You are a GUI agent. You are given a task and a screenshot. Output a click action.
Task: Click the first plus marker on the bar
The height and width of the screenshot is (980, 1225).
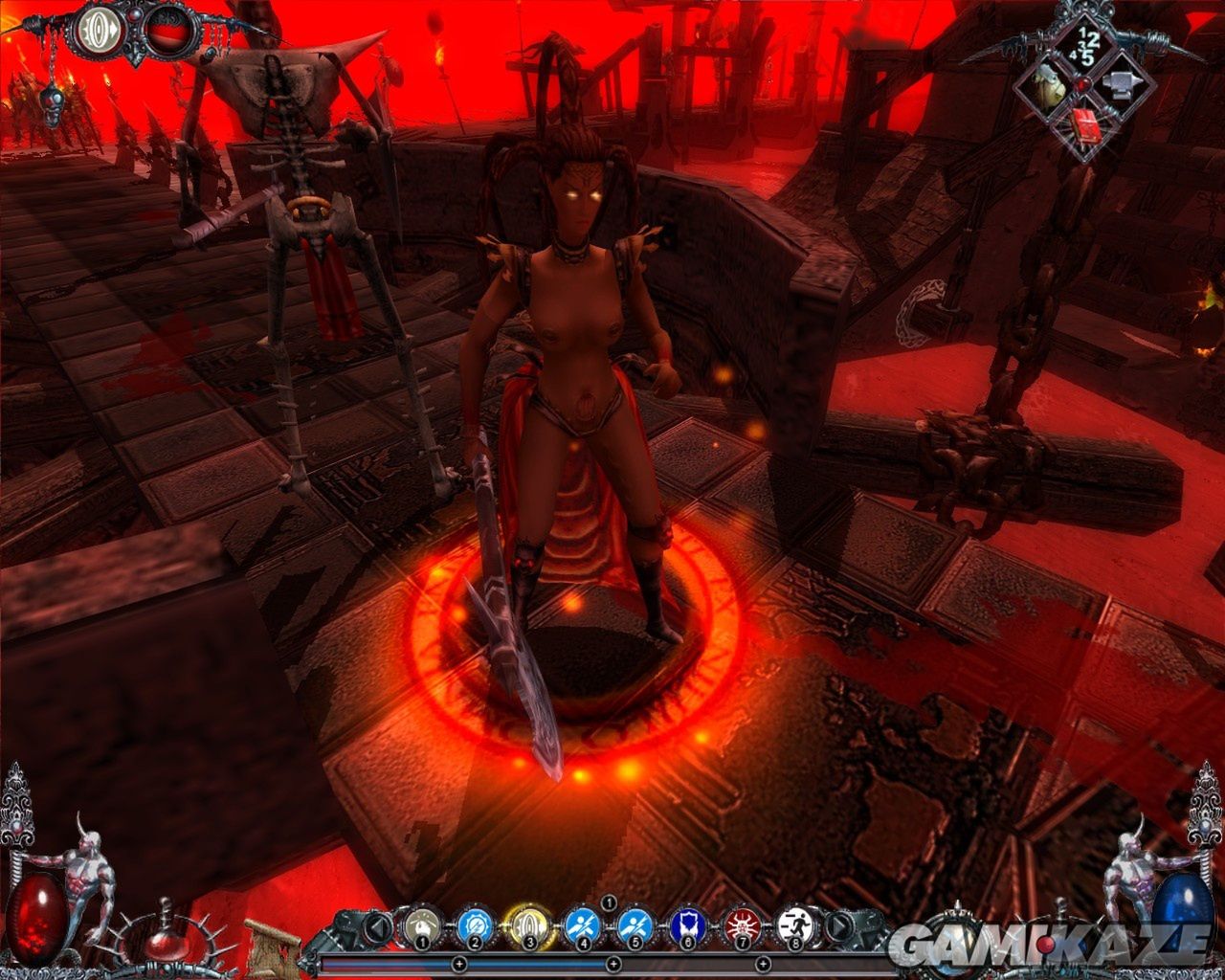click(458, 963)
